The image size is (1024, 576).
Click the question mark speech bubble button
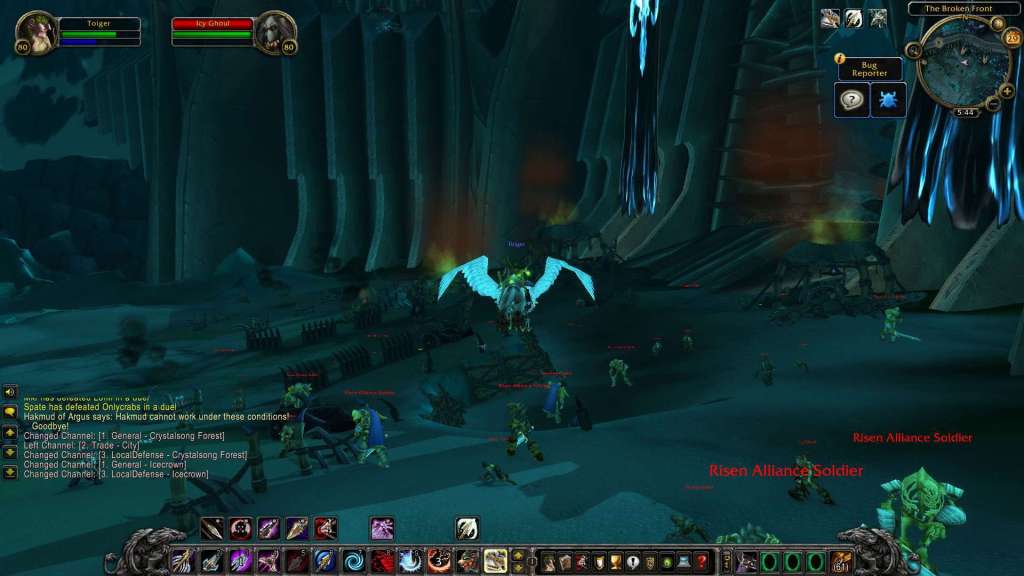click(851, 99)
